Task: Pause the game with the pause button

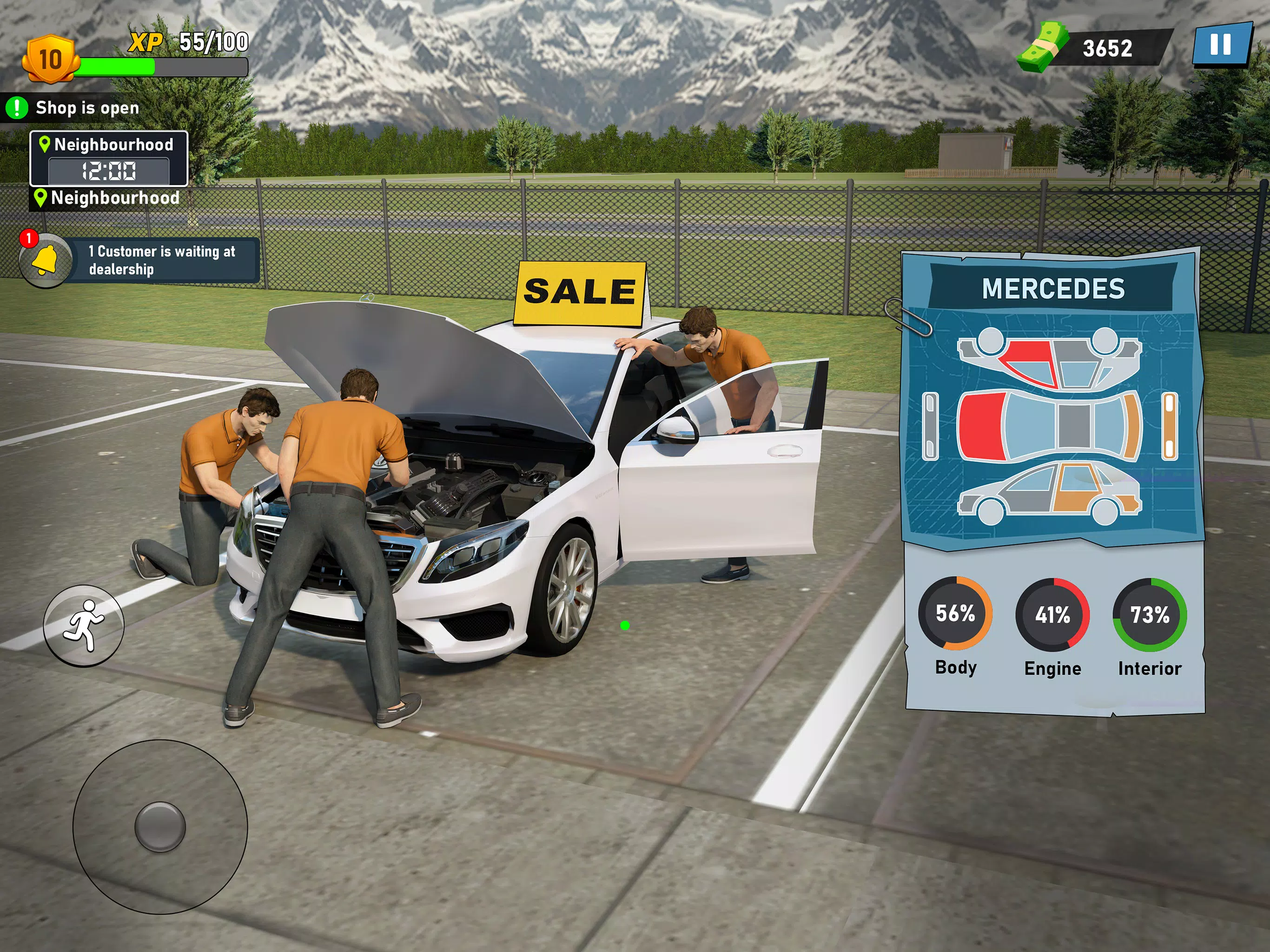Action: pyautogui.click(x=1221, y=46)
